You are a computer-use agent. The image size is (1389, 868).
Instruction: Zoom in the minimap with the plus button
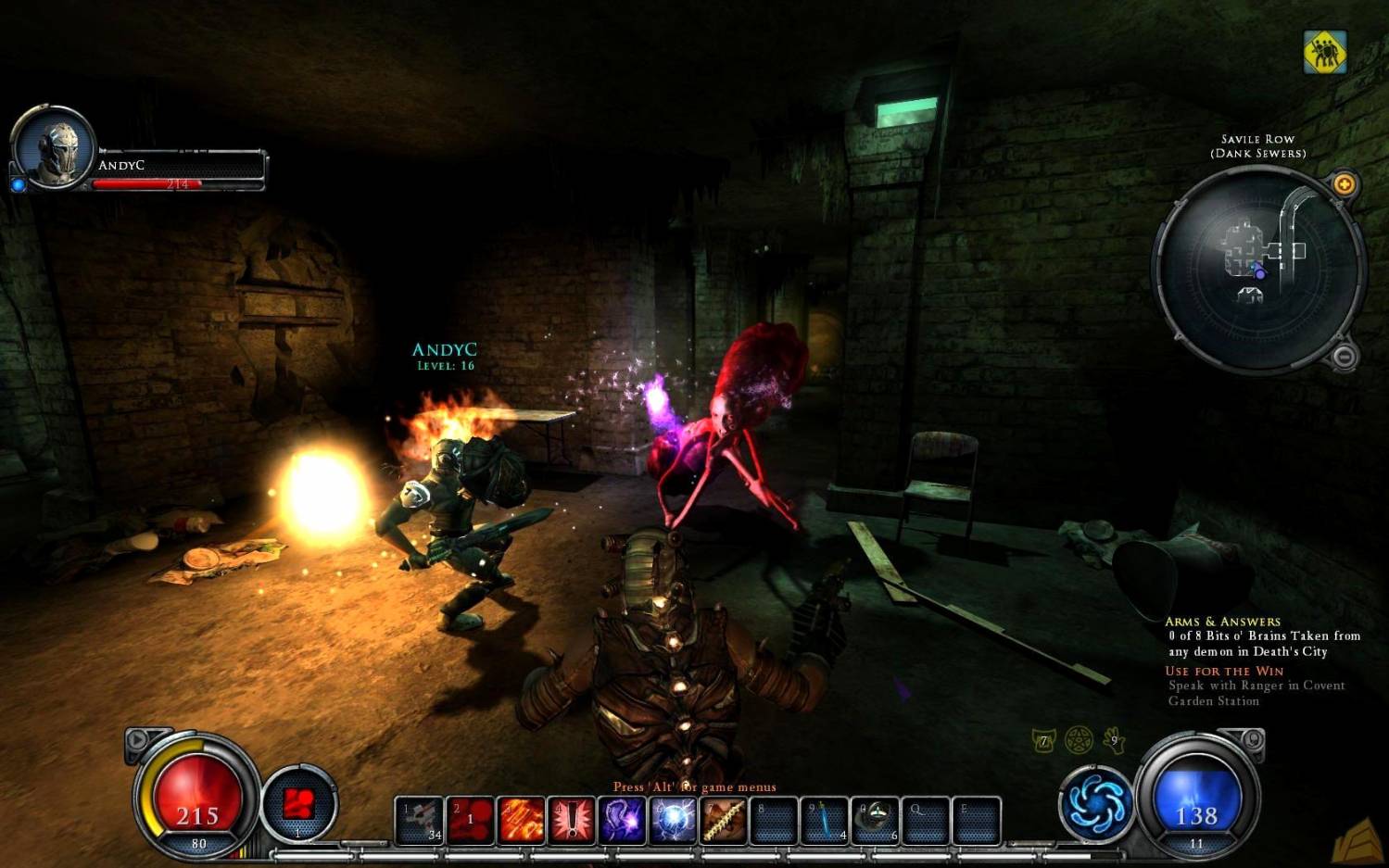1344,184
